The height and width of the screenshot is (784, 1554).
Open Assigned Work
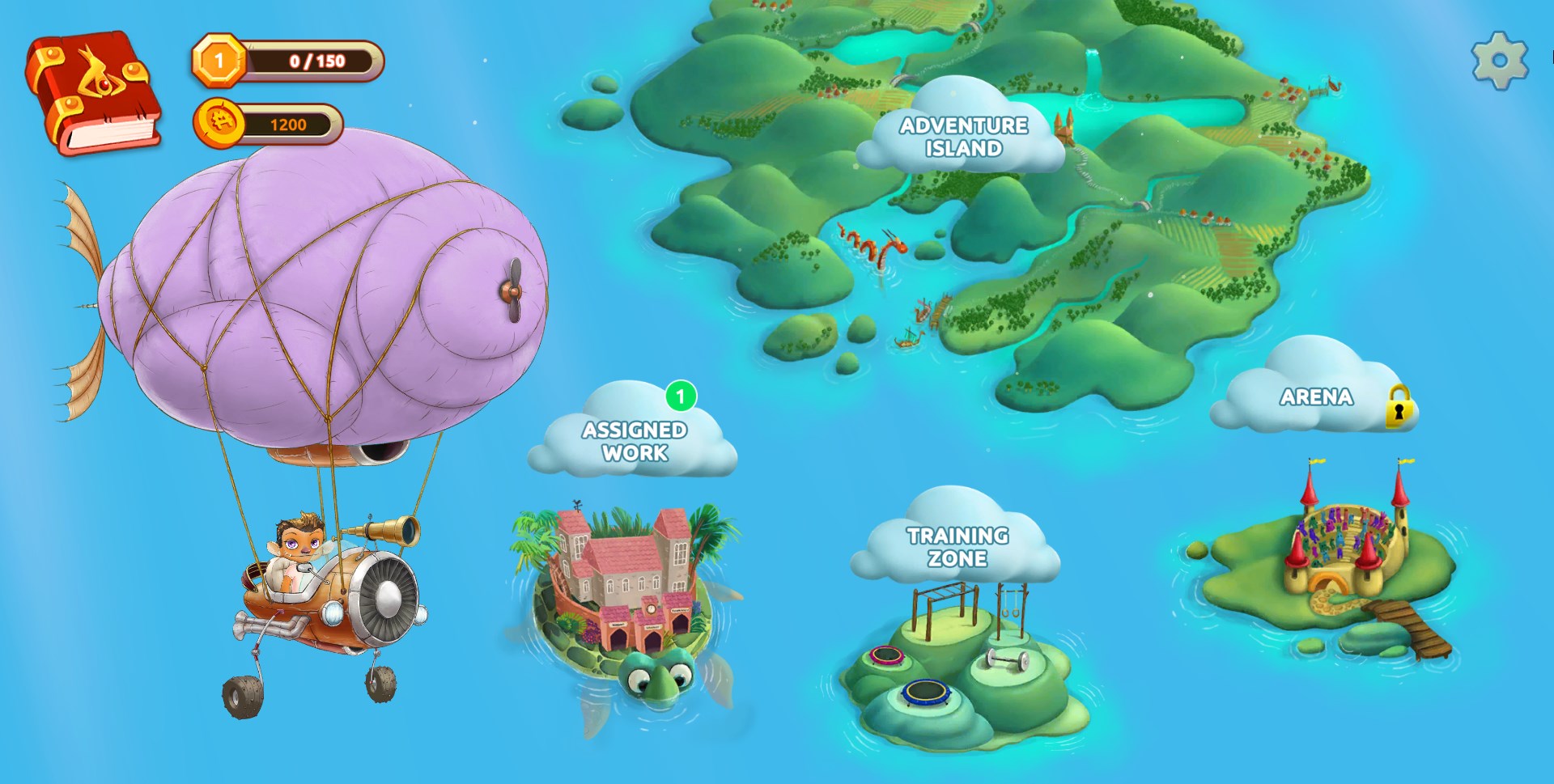click(635, 440)
